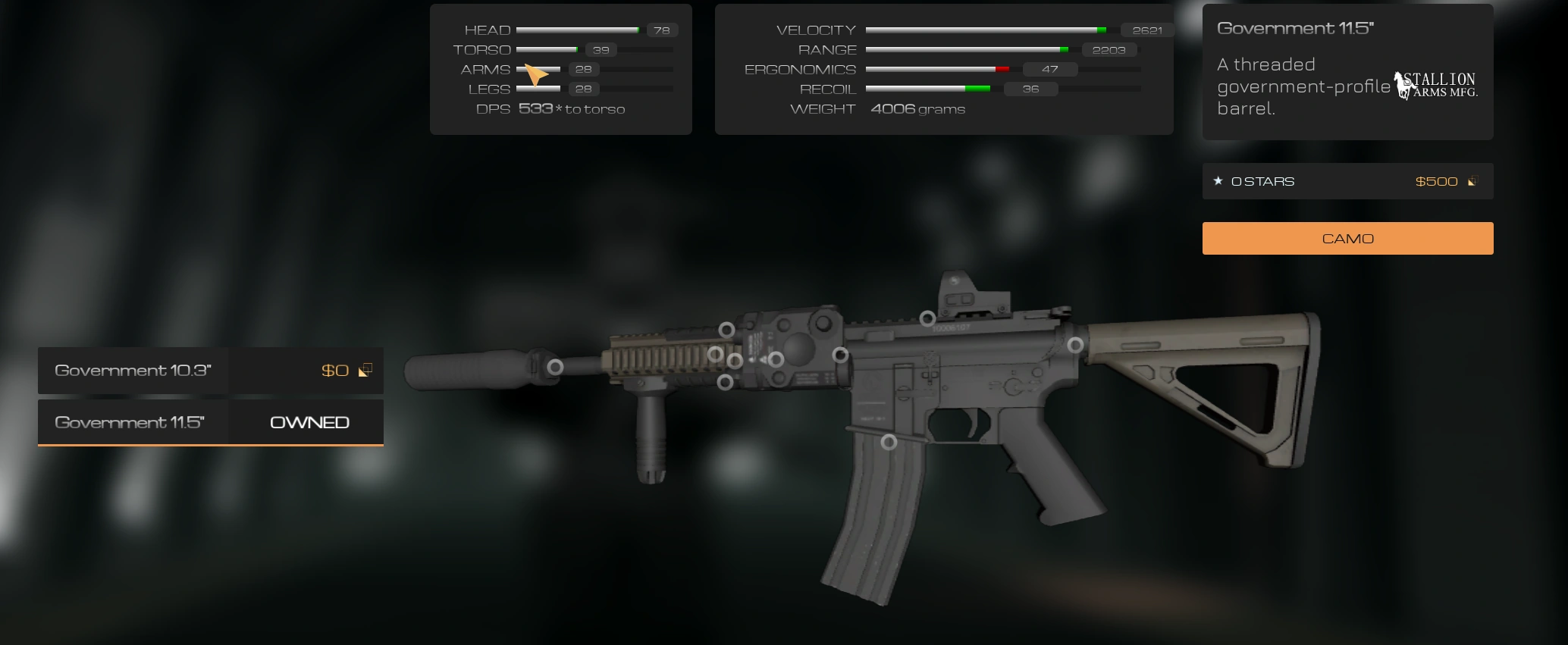Image resolution: width=1568 pixels, height=645 pixels.
Task: Click the foregrip attachment point circle
Action: (x=726, y=383)
